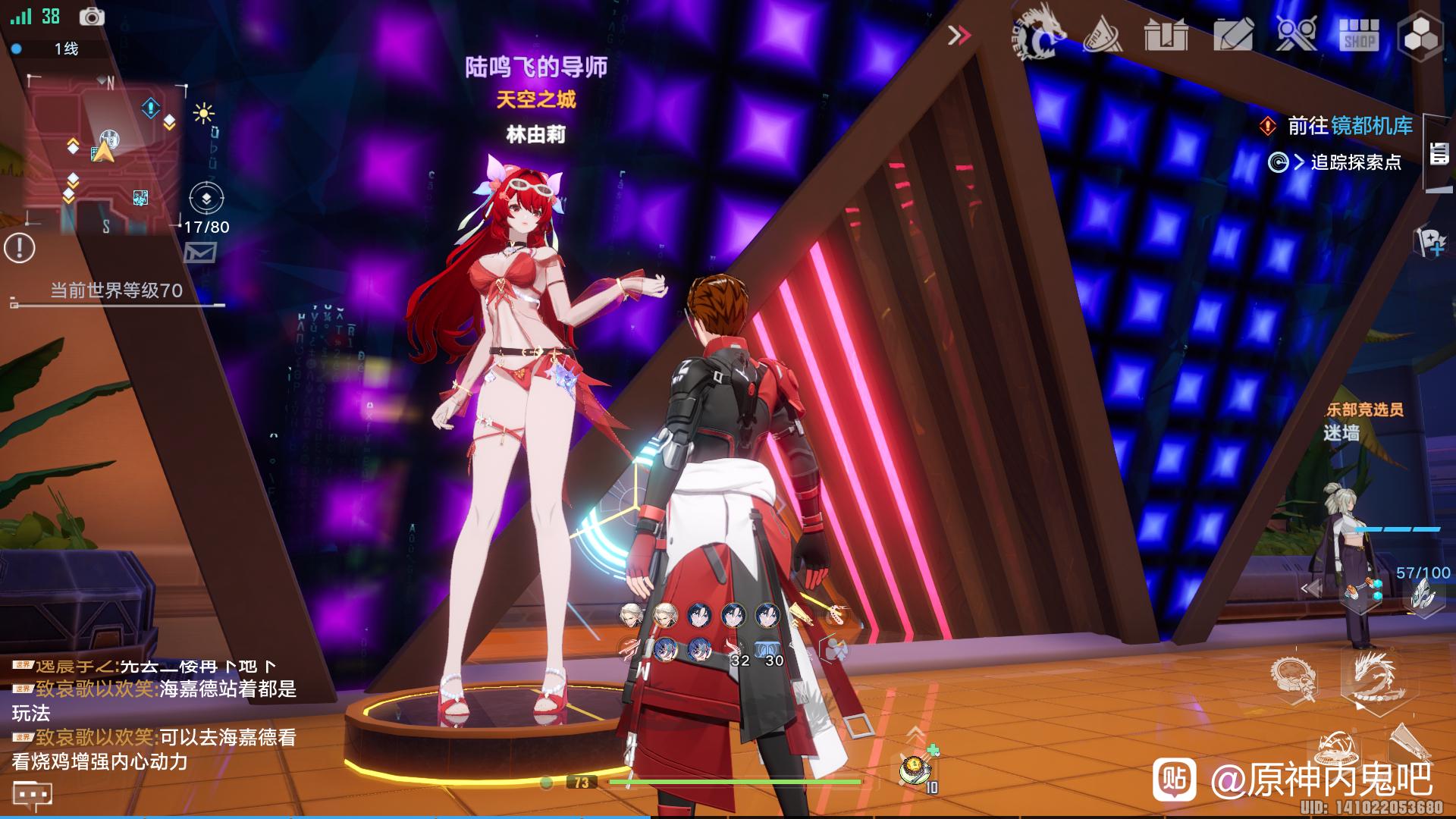Open the hexagon cluster main menu
The height and width of the screenshot is (819, 1456).
[1420, 35]
